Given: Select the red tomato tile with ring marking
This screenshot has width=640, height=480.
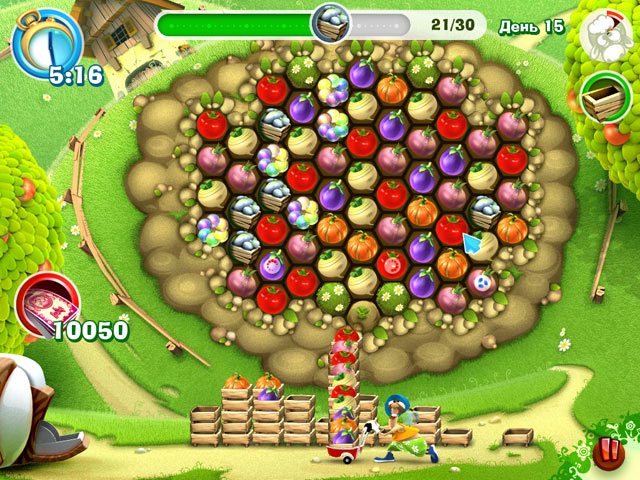Looking at the screenshot, I should (392, 265).
